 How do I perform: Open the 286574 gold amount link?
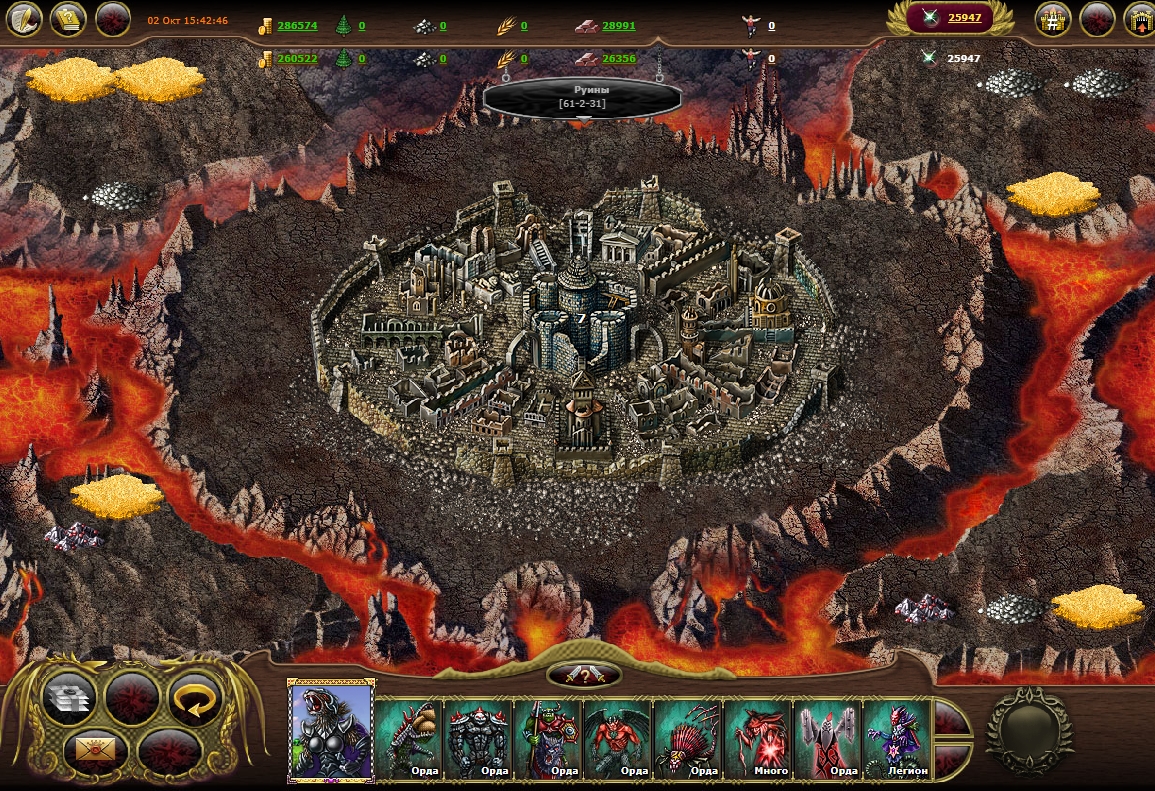click(297, 26)
